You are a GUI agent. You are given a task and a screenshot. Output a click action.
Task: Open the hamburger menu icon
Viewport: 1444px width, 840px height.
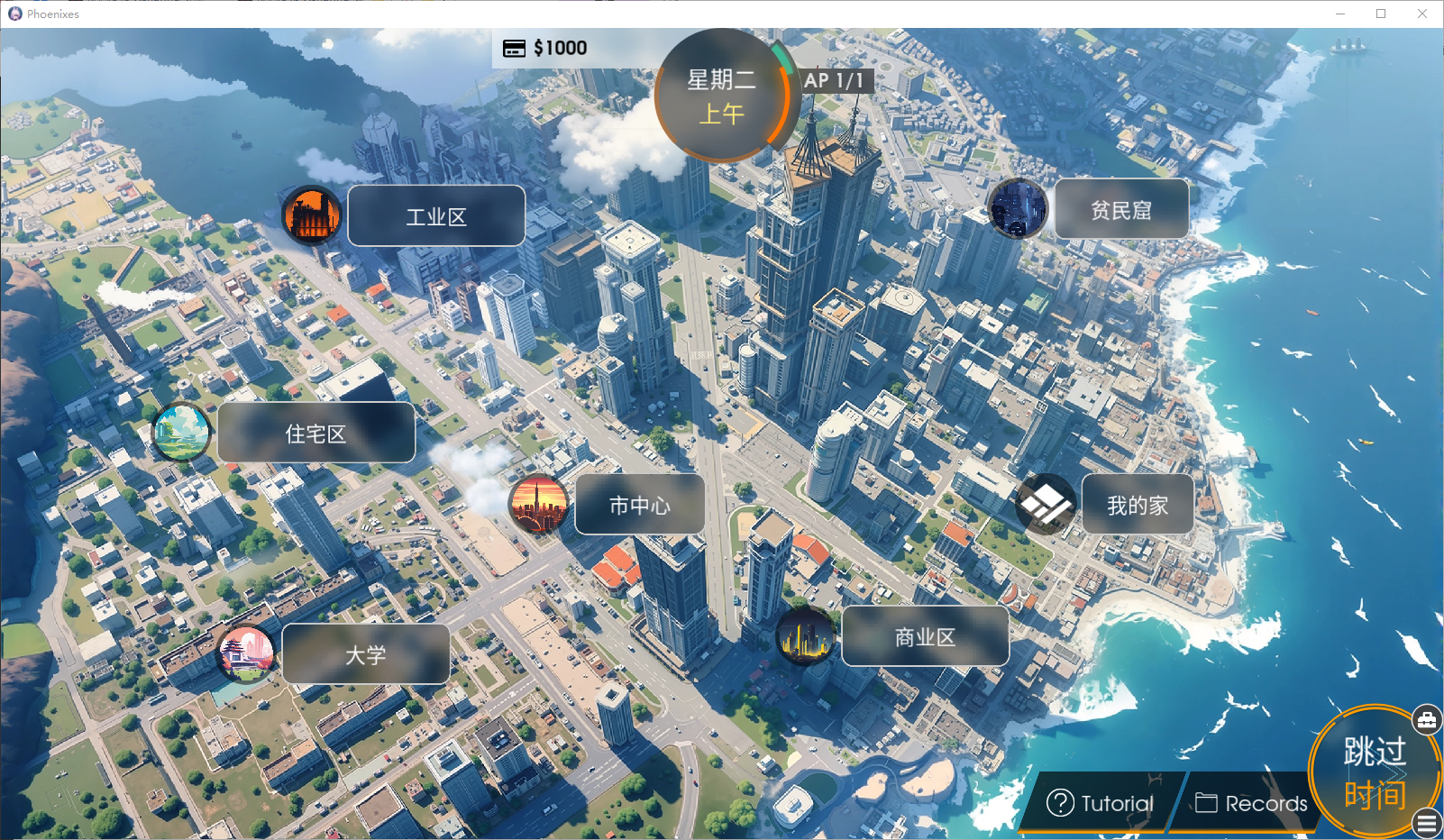(1427, 823)
